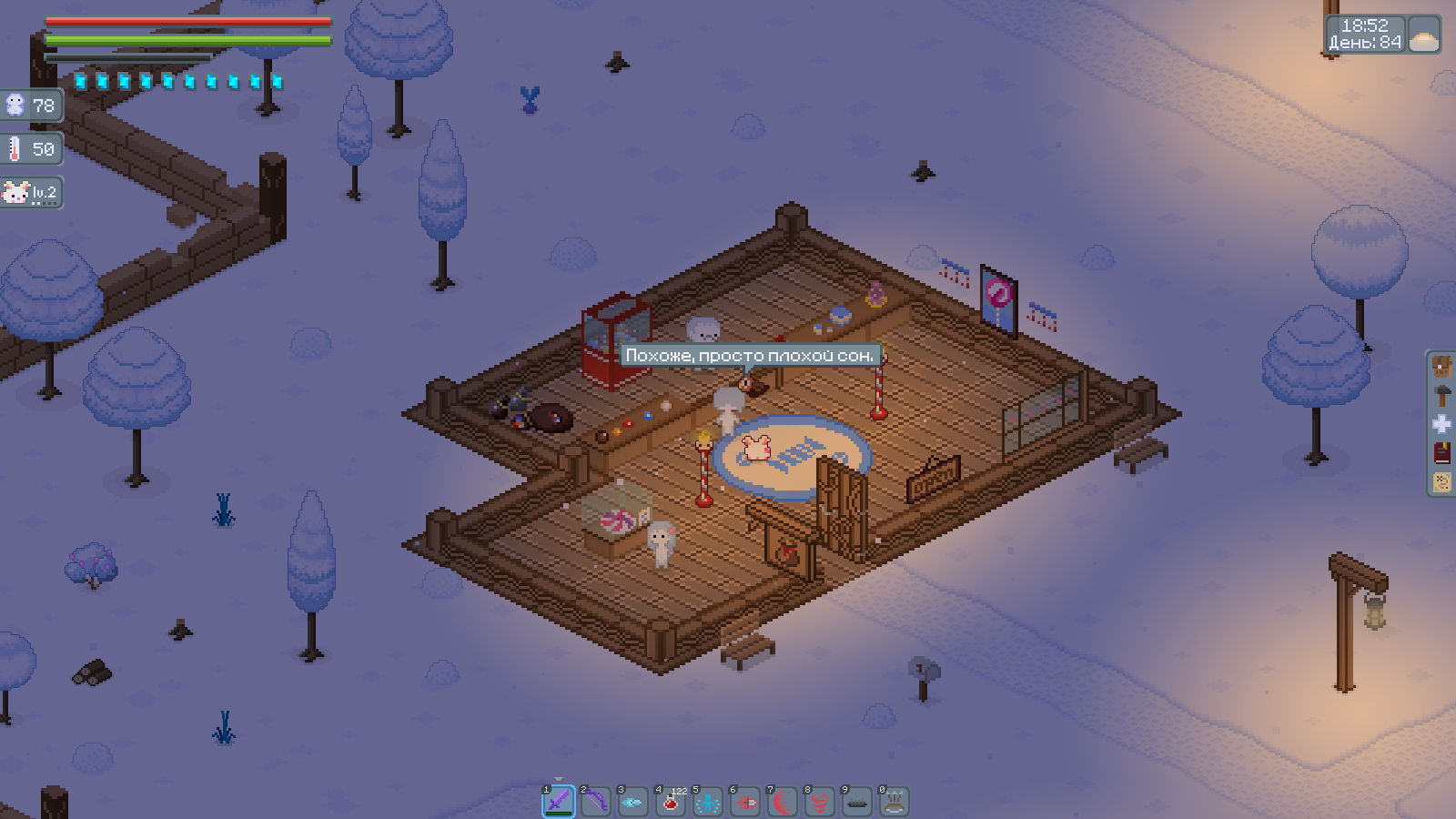Open the pet level 2 panel
This screenshot has width=1456, height=819.
pos(32,193)
